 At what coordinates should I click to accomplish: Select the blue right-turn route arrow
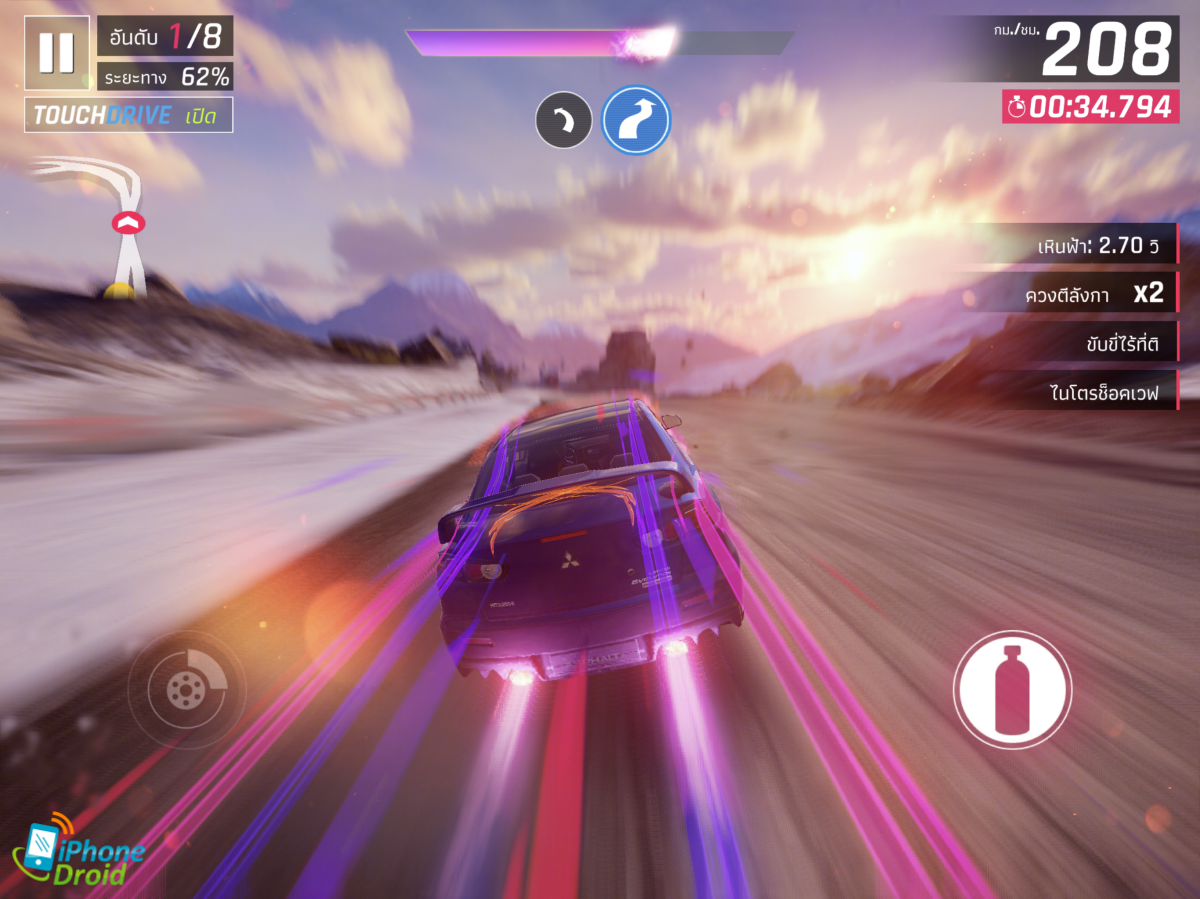pos(636,120)
